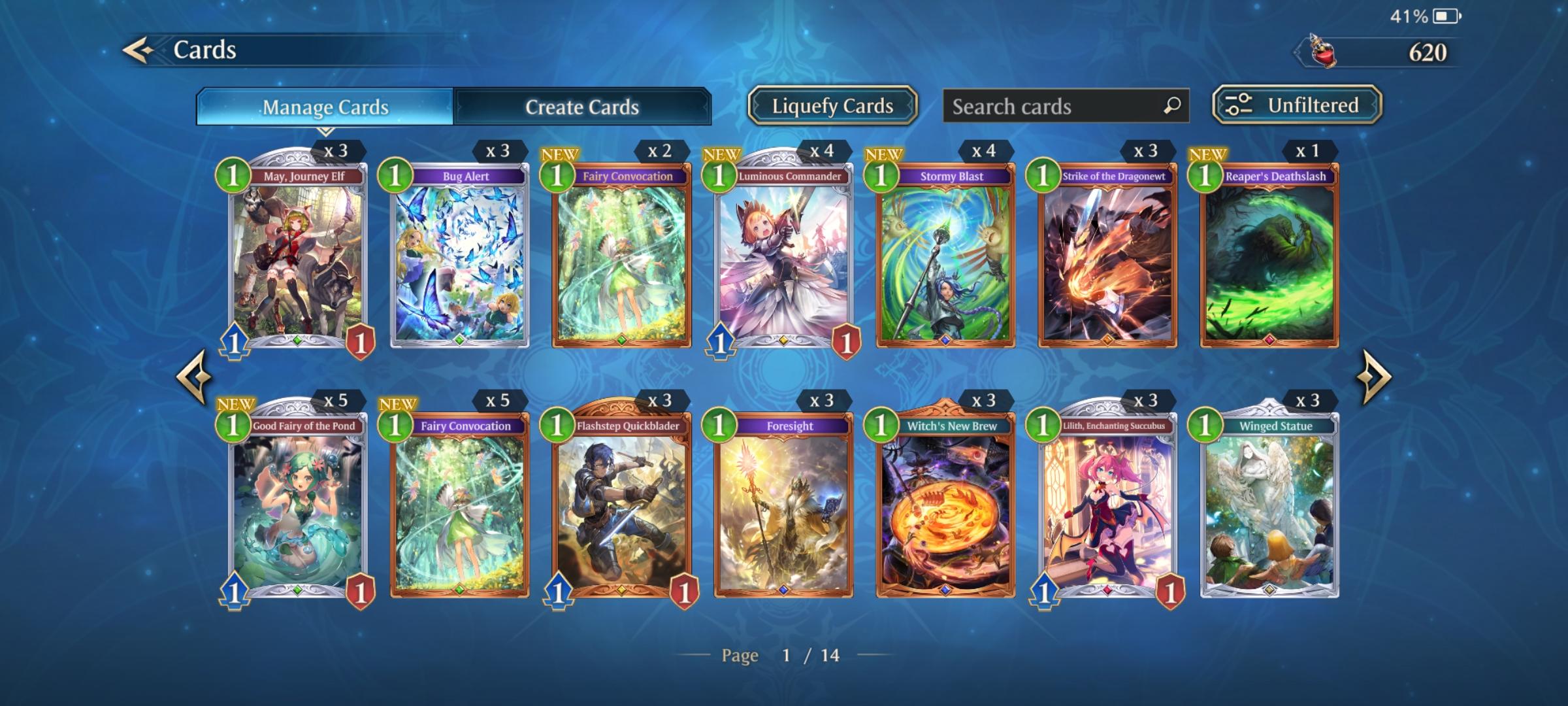Select the Manage Cards tab

[x=325, y=107]
